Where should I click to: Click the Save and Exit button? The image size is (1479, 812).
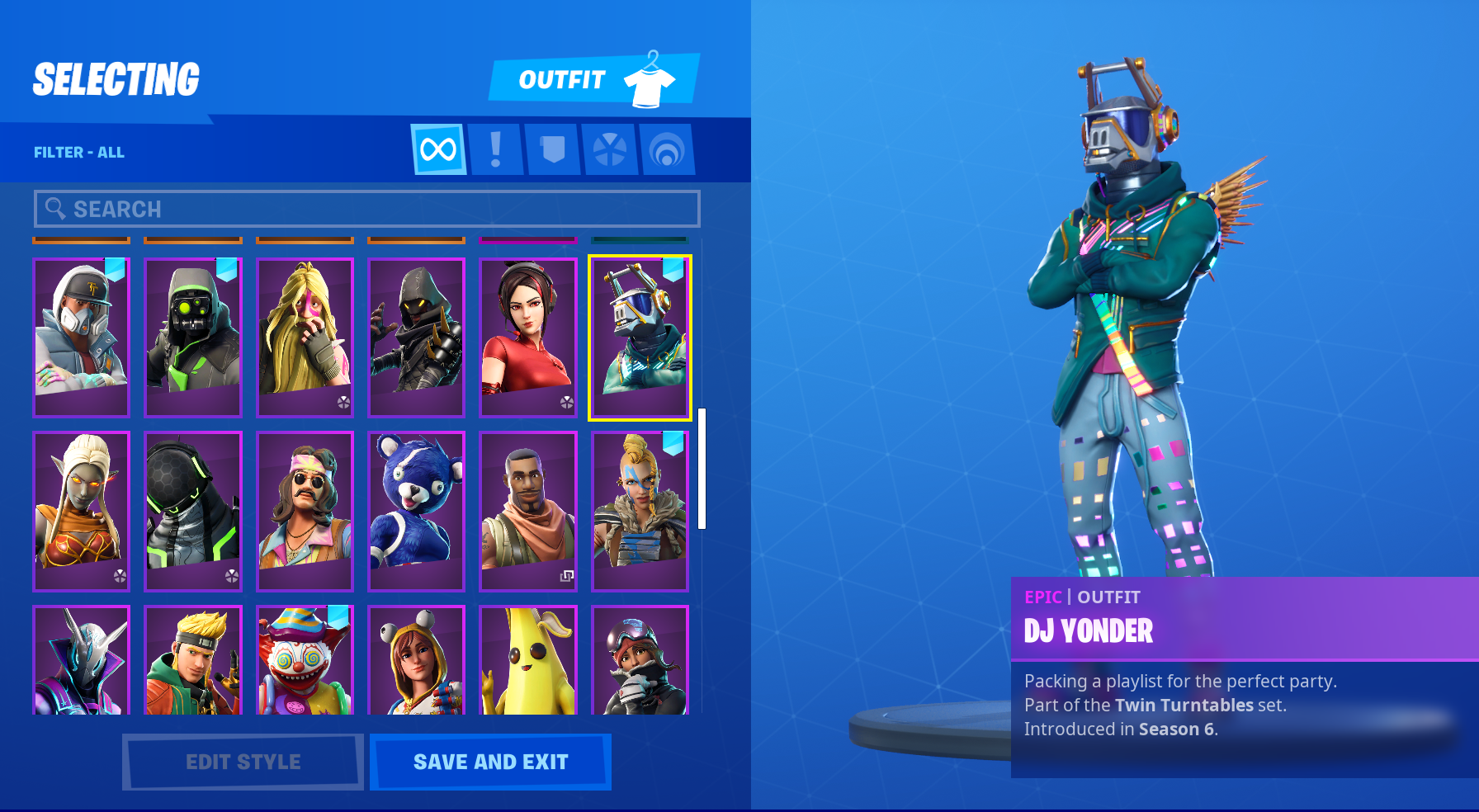click(490, 762)
